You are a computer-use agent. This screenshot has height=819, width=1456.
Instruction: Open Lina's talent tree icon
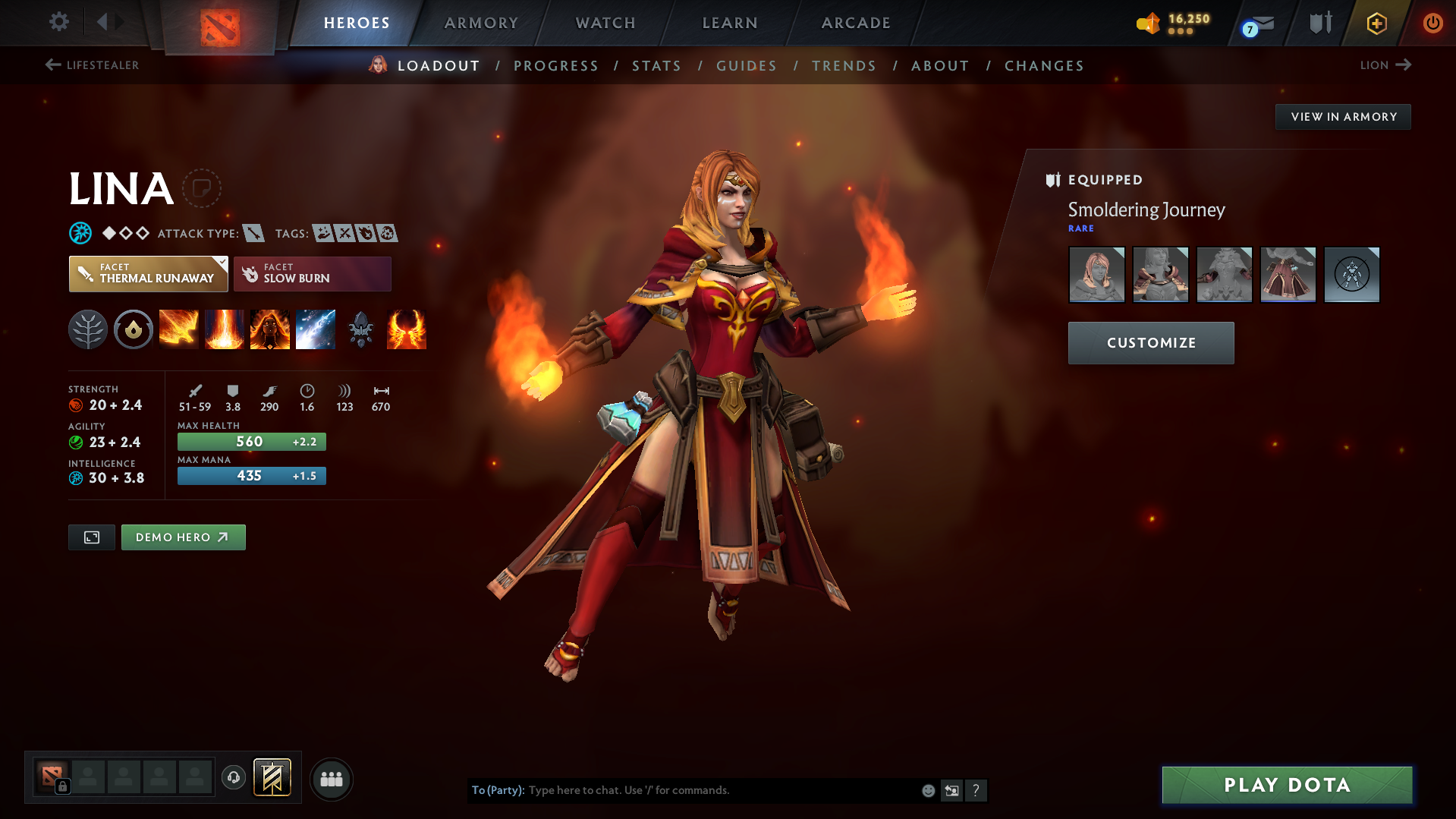pyautogui.click(x=88, y=329)
